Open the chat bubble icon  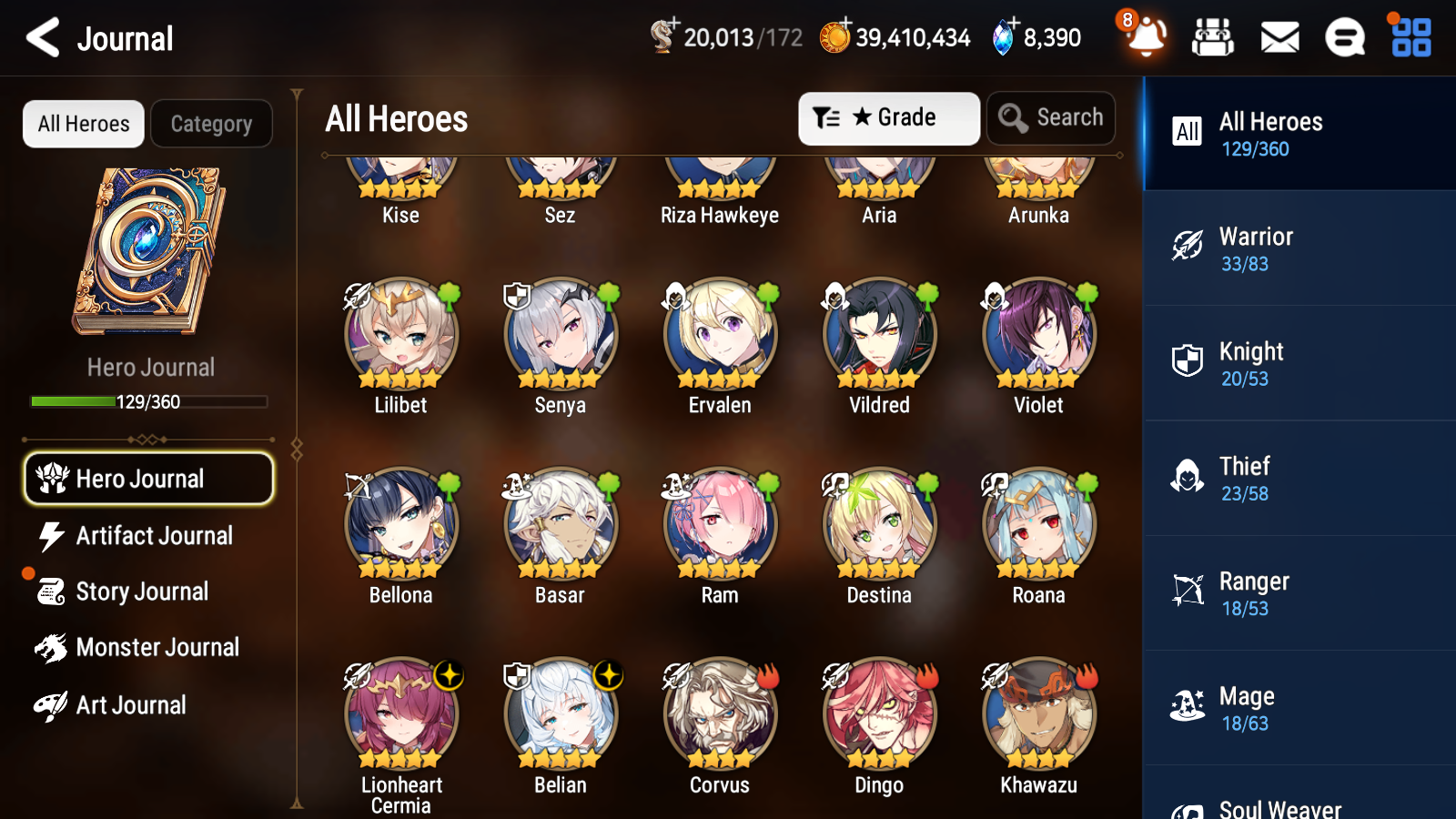[1344, 37]
